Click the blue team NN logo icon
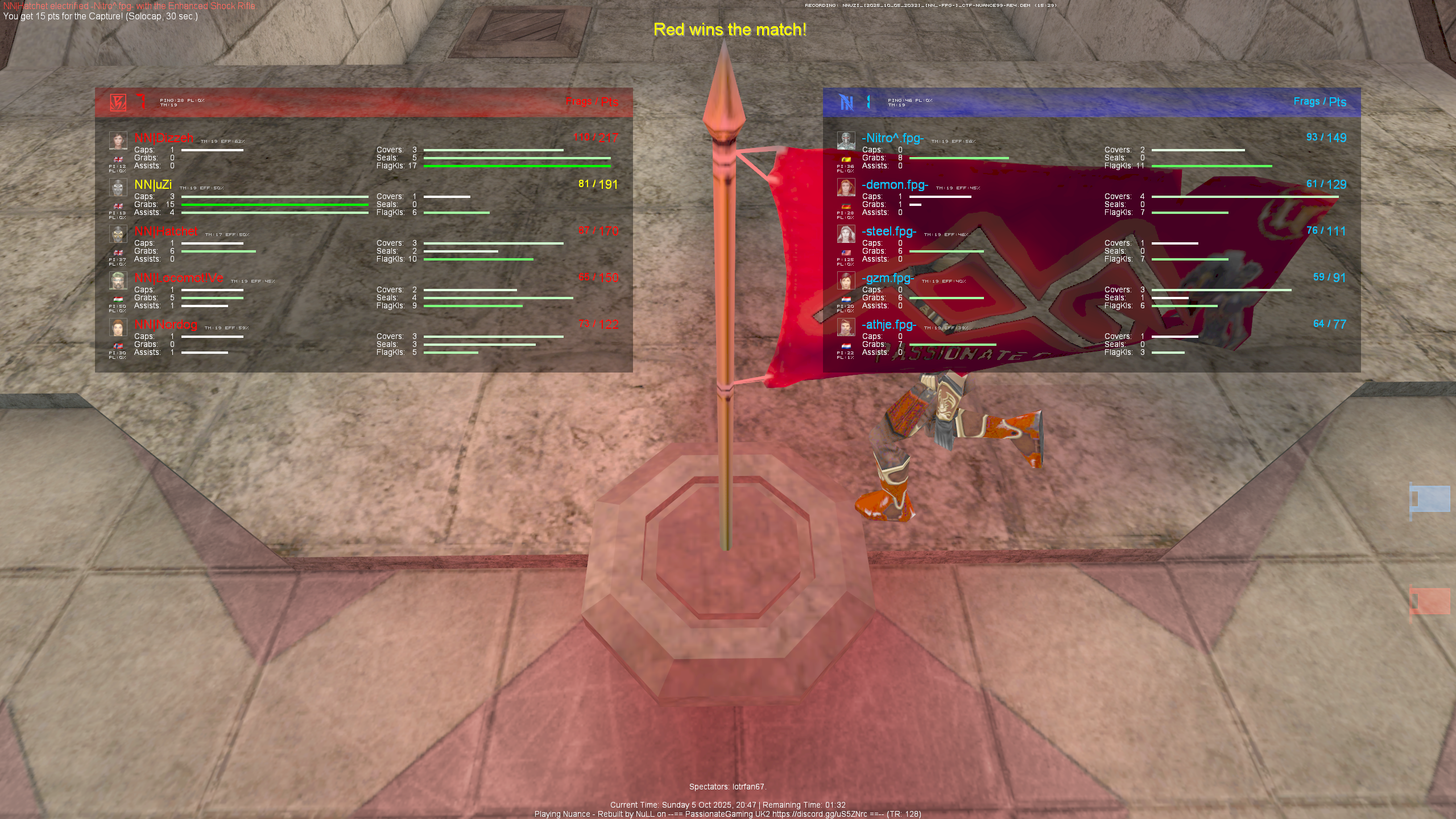 [x=846, y=102]
